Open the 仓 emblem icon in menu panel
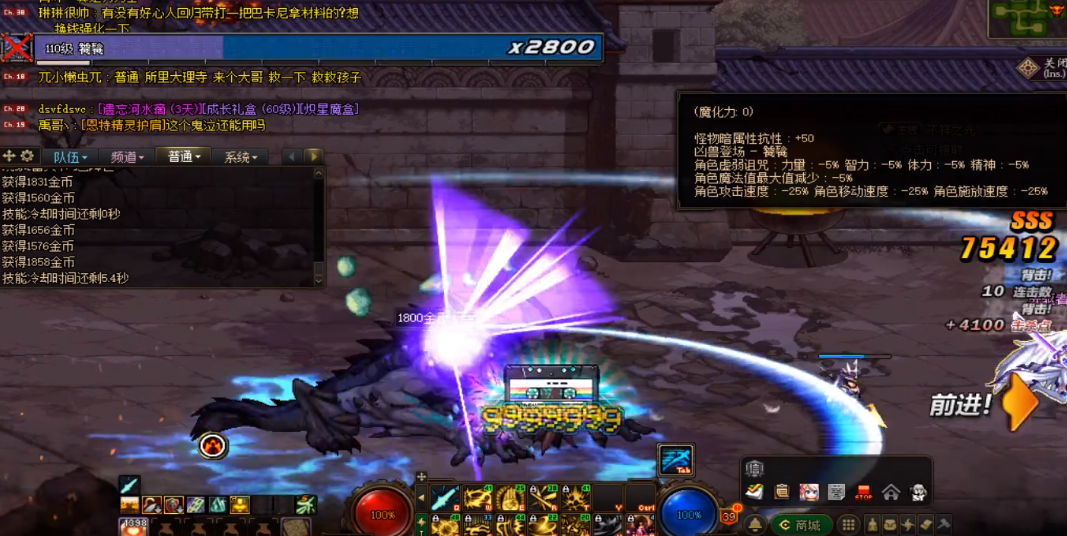Viewport: 1067px width, 536px height. pyautogui.click(x=755, y=469)
